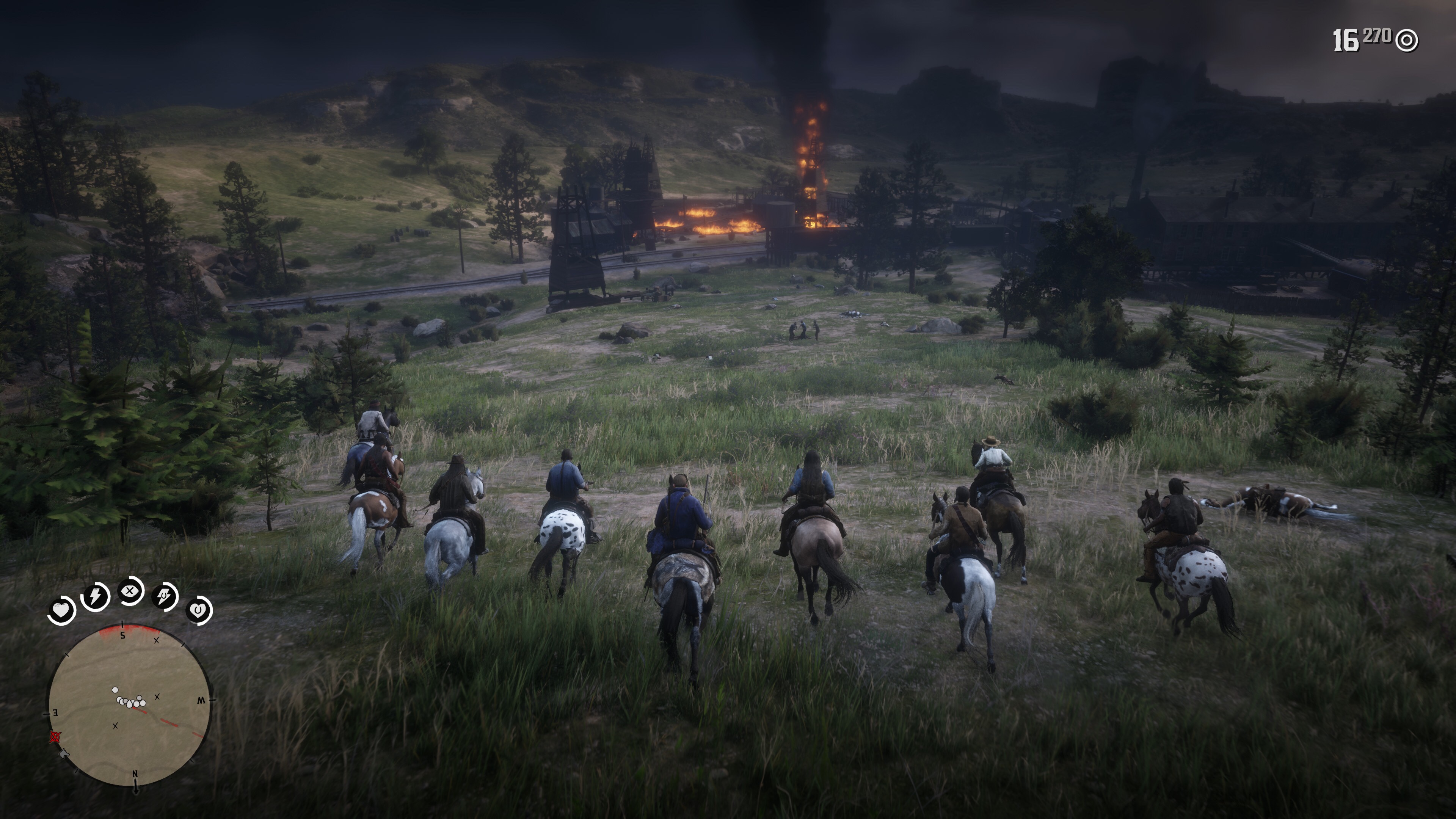This screenshot has height=819, width=1456.
Task: Click the health core heart icon
Action: pos(61,610)
